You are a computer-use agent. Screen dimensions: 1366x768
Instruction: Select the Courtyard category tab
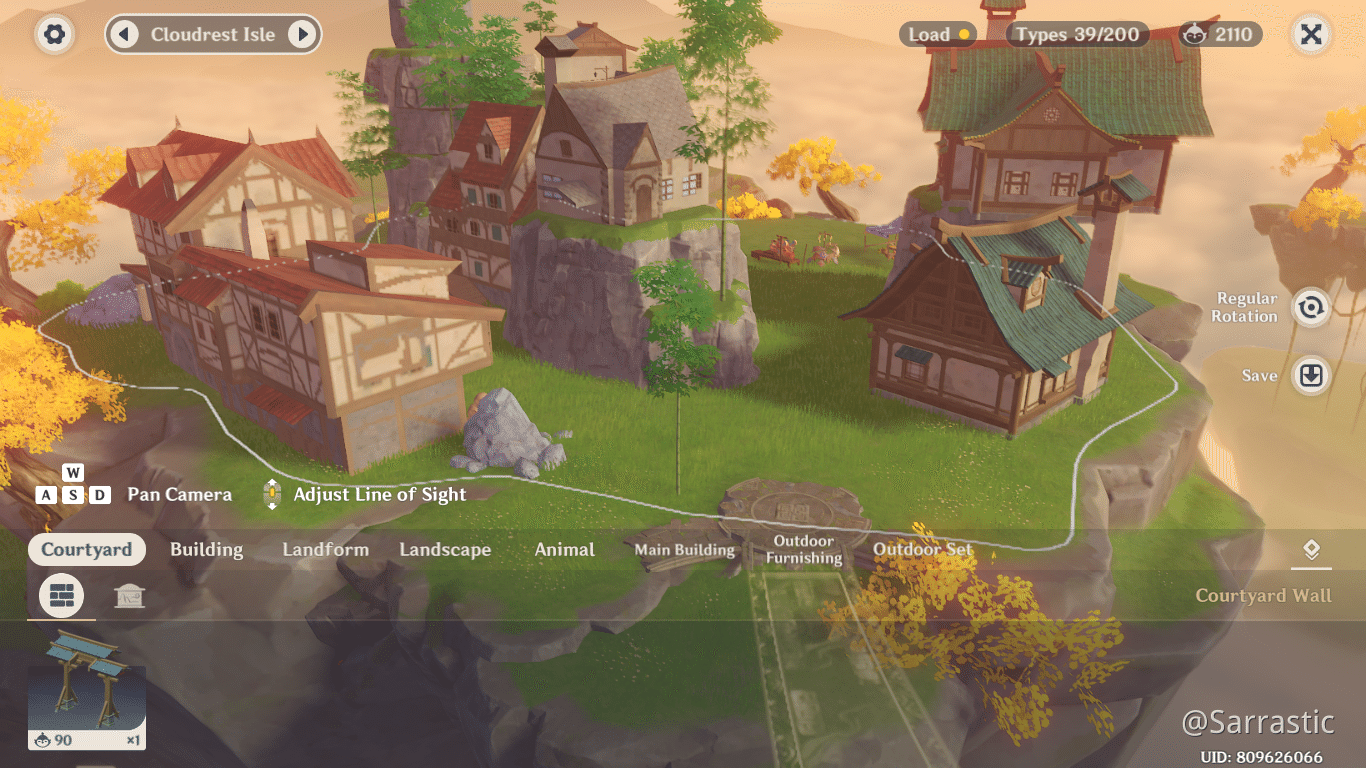tap(86, 550)
